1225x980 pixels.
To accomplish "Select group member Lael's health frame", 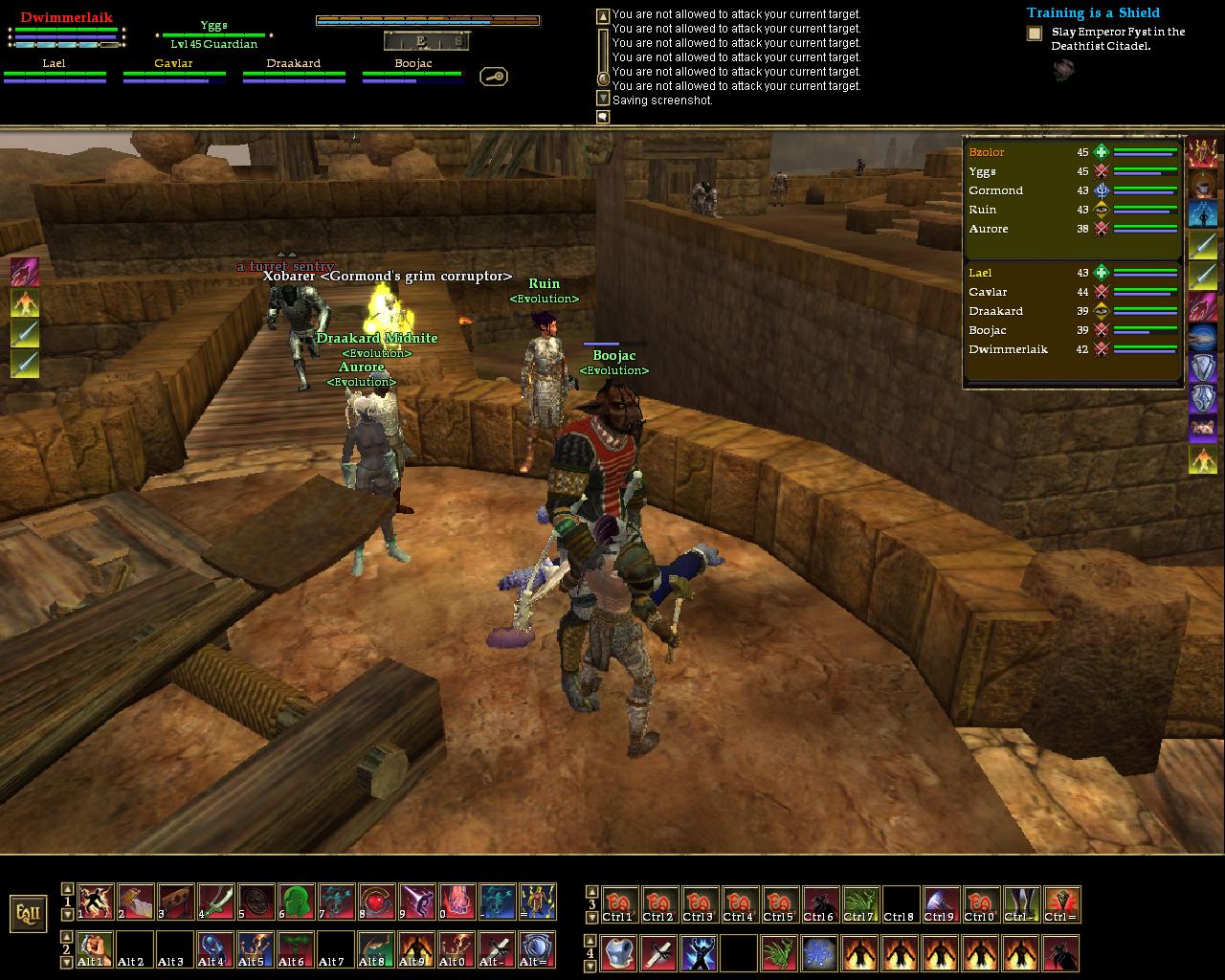I will (55, 71).
